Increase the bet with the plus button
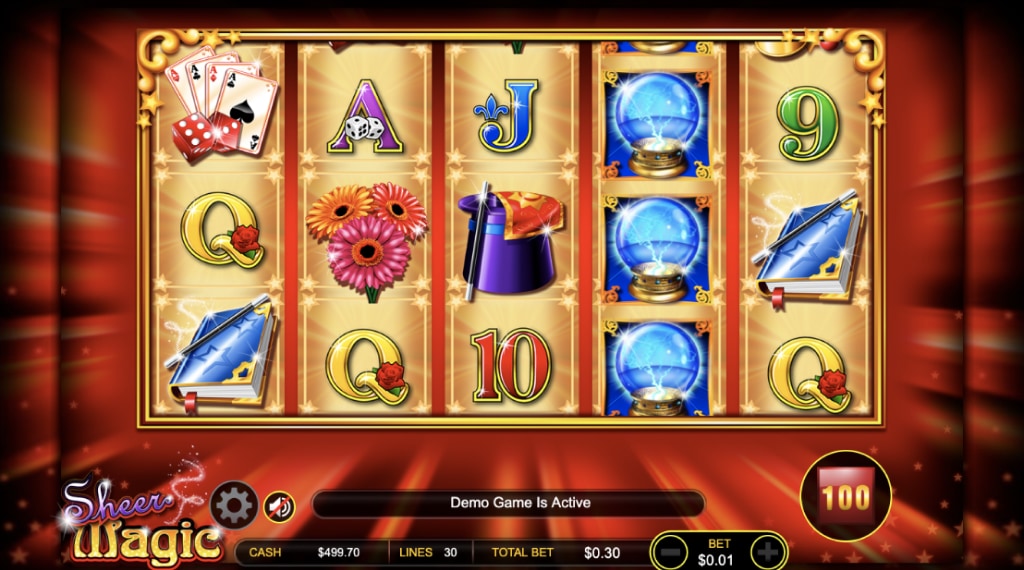This screenshot has width=1024, height=570. (766, 551)
